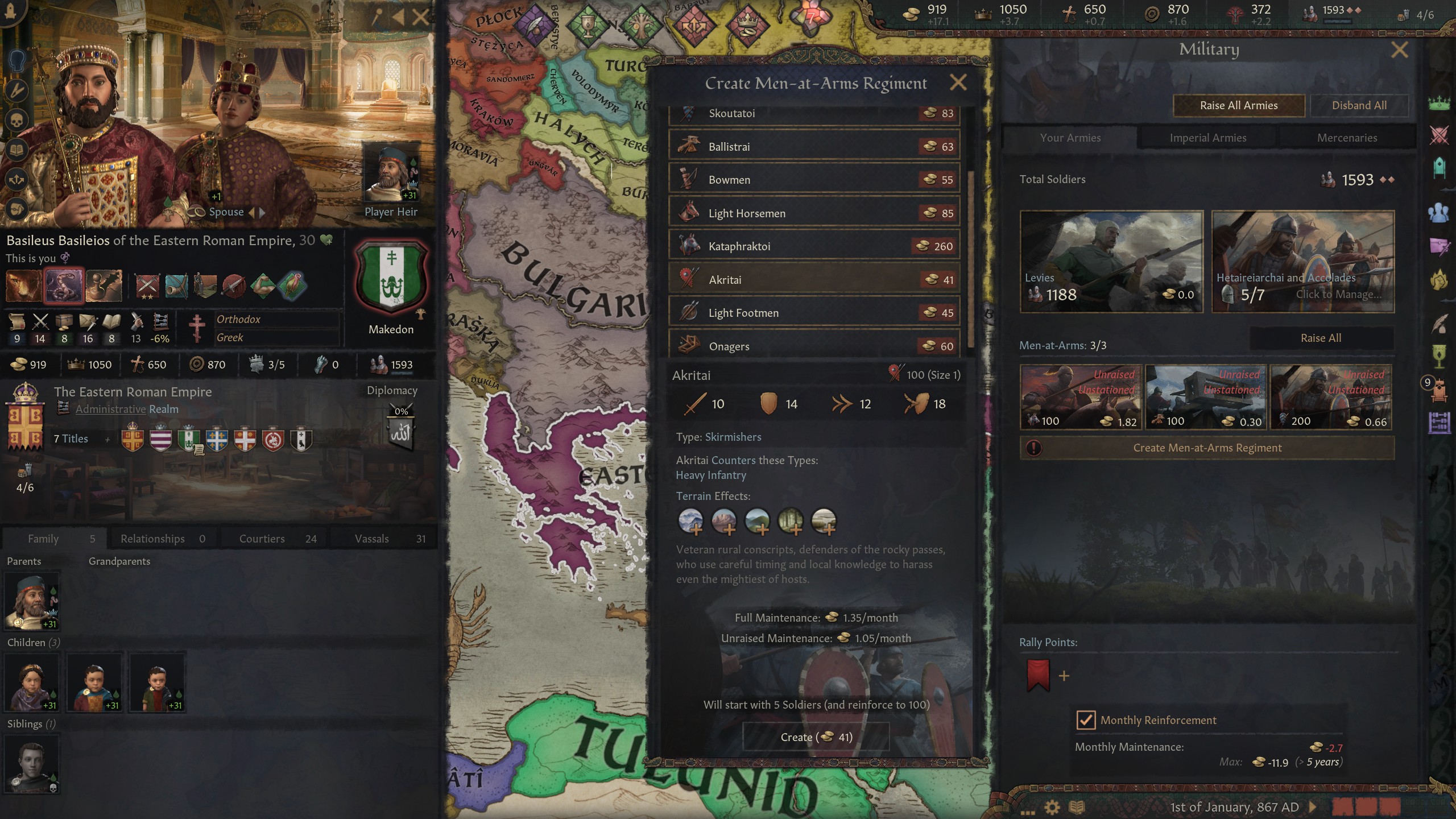This screenshot has height=819, width=1456.
Task: Expand the 7 Titles list
Action: click(x=71, y=439)
